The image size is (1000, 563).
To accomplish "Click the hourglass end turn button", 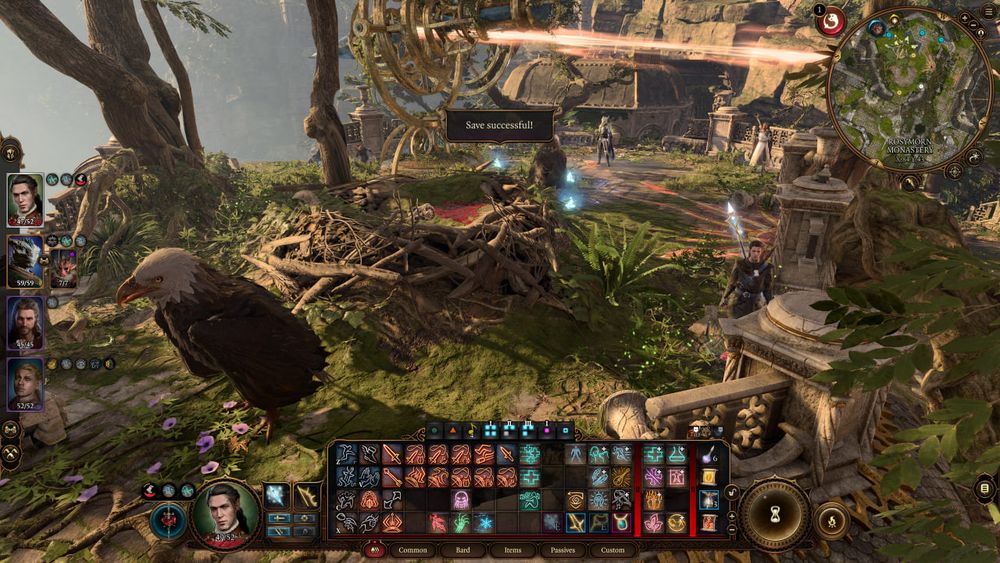I will click(x=774, y=514).
